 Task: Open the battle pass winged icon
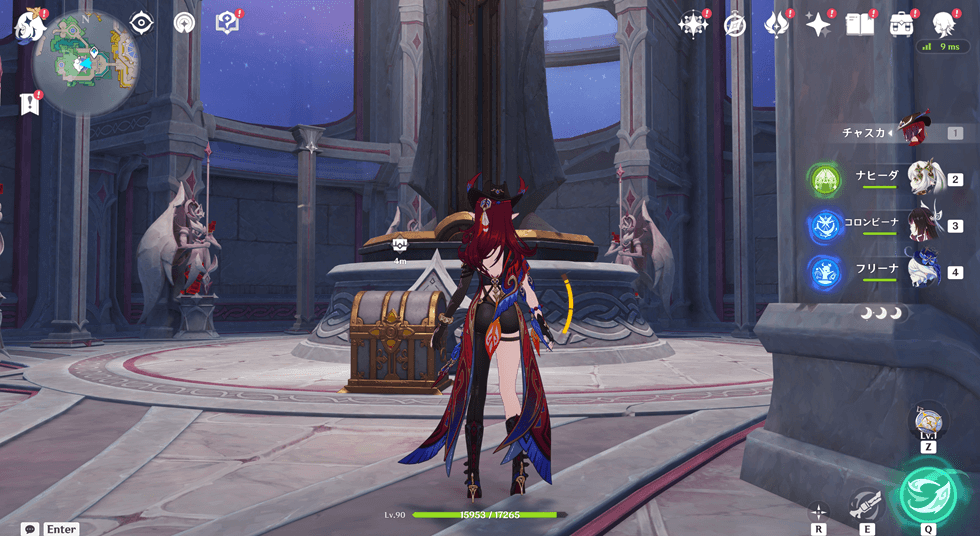pos(777,25)
